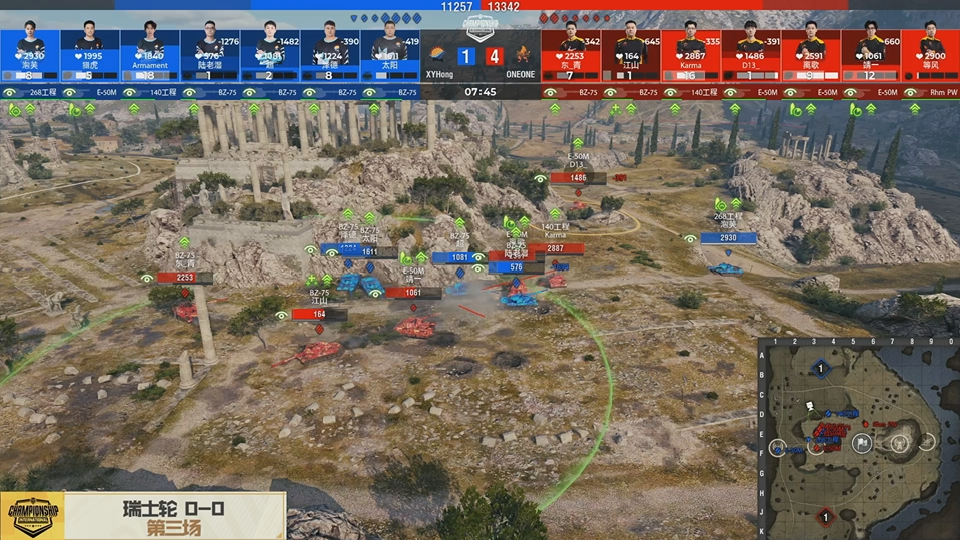960x540 pixels.
Task: Select the blue base marker on the minimap
Action: point(821,369)
